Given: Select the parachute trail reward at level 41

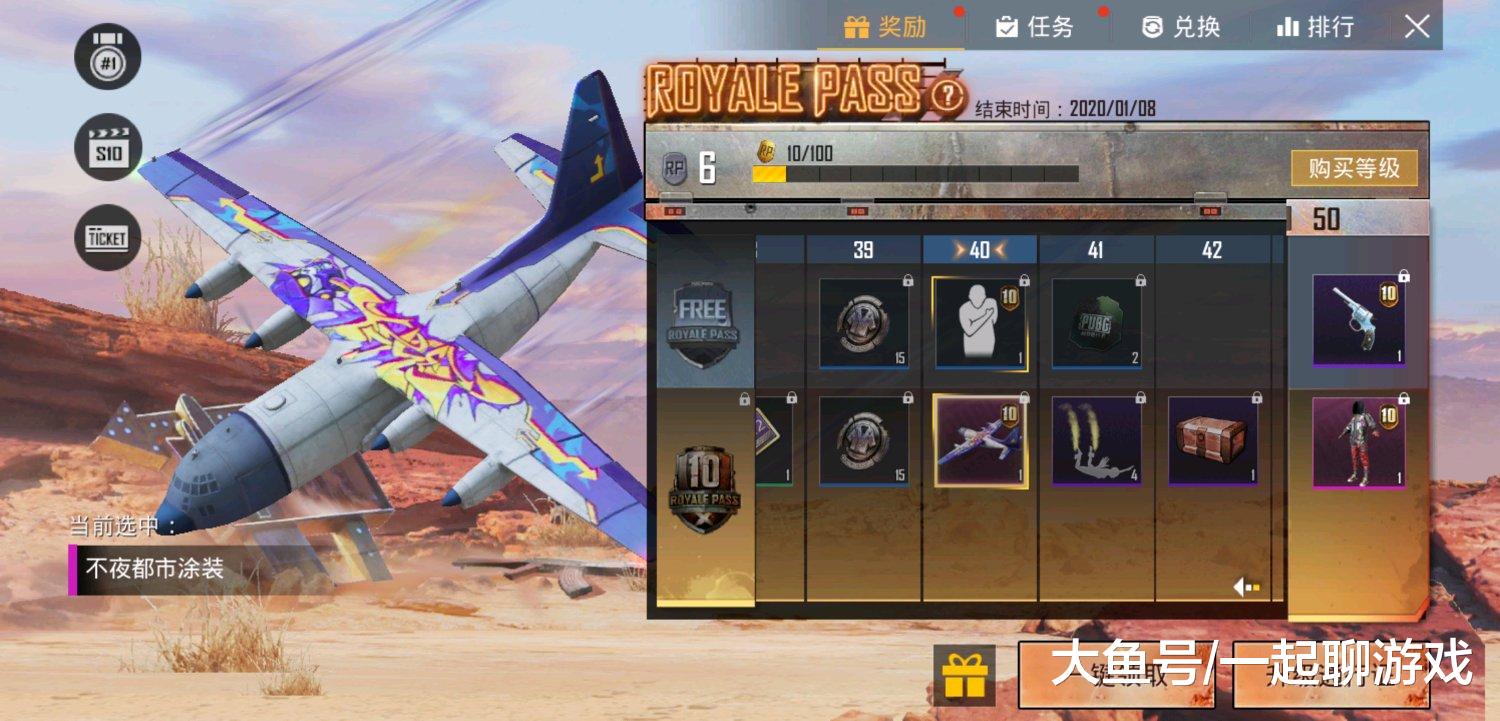Looking at the screenshot, I should (1096, 440).
